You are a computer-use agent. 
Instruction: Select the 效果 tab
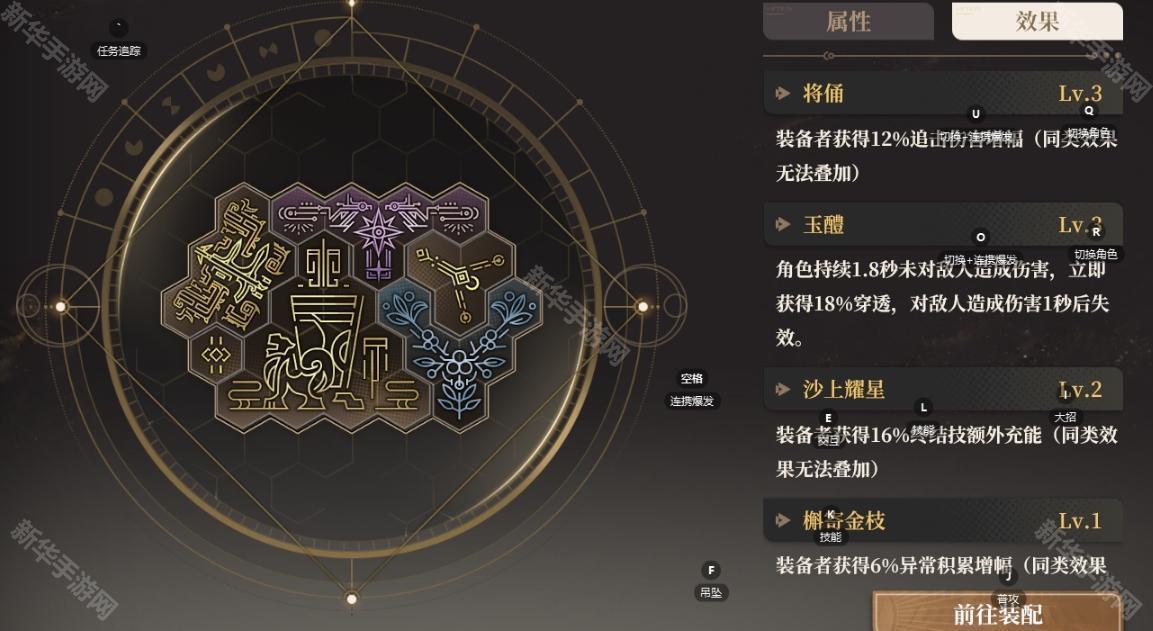pos(1037,21)
